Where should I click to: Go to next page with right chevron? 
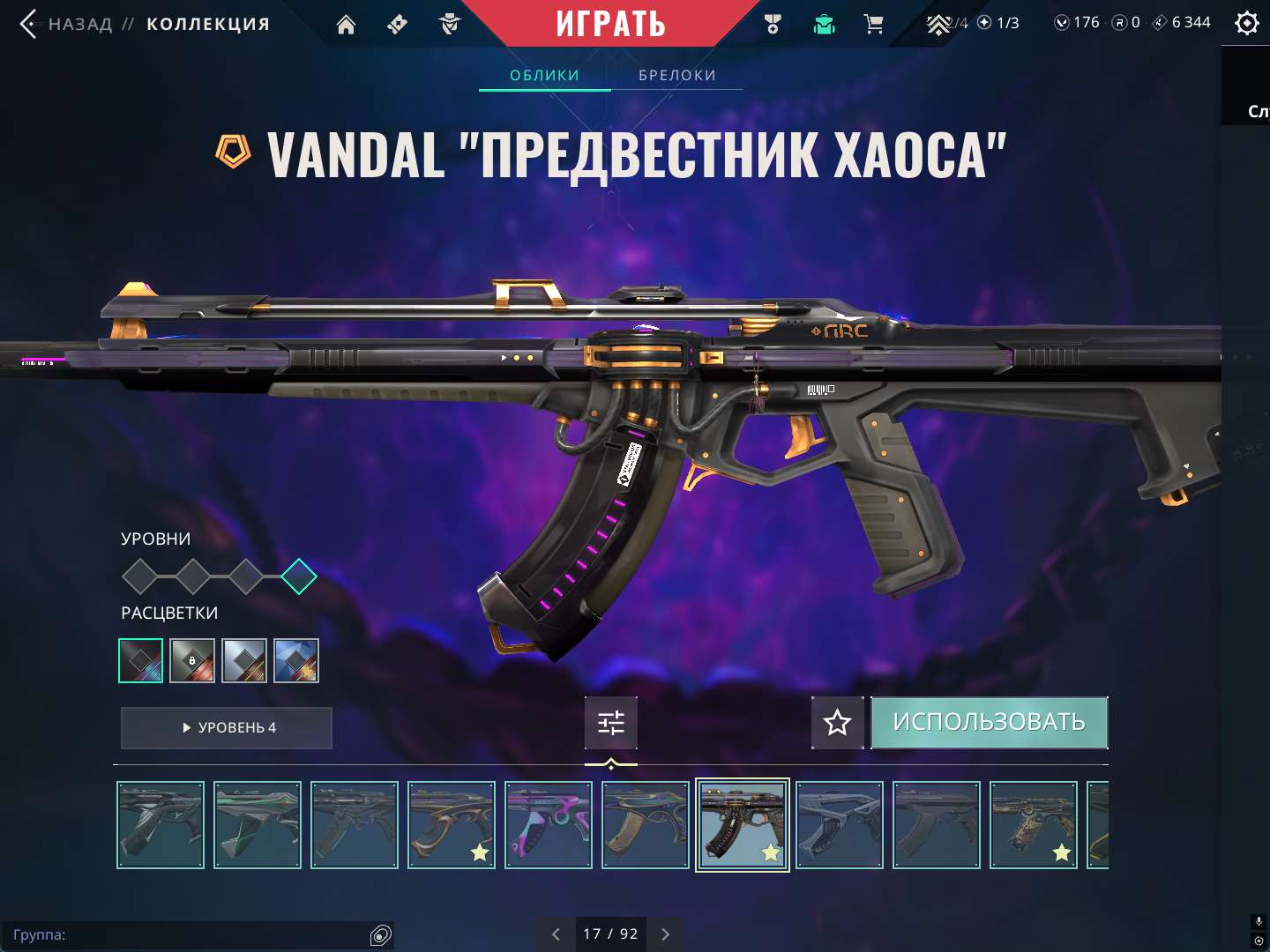click(x=666, y=933)
